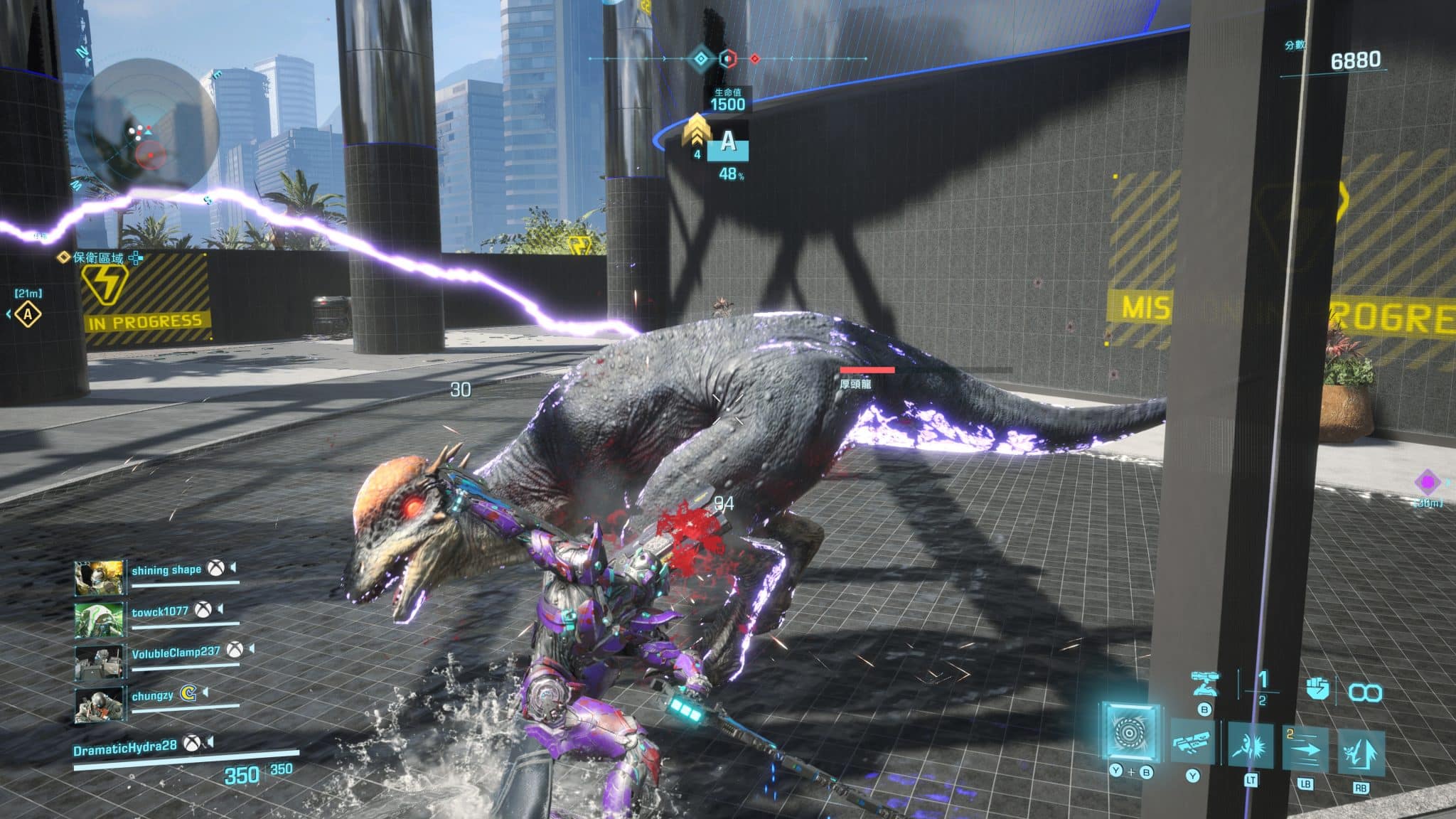Screen dimensions: 1456x819
Task: Click the purple diamond waypoint marker
Action: coord(1427,483)
